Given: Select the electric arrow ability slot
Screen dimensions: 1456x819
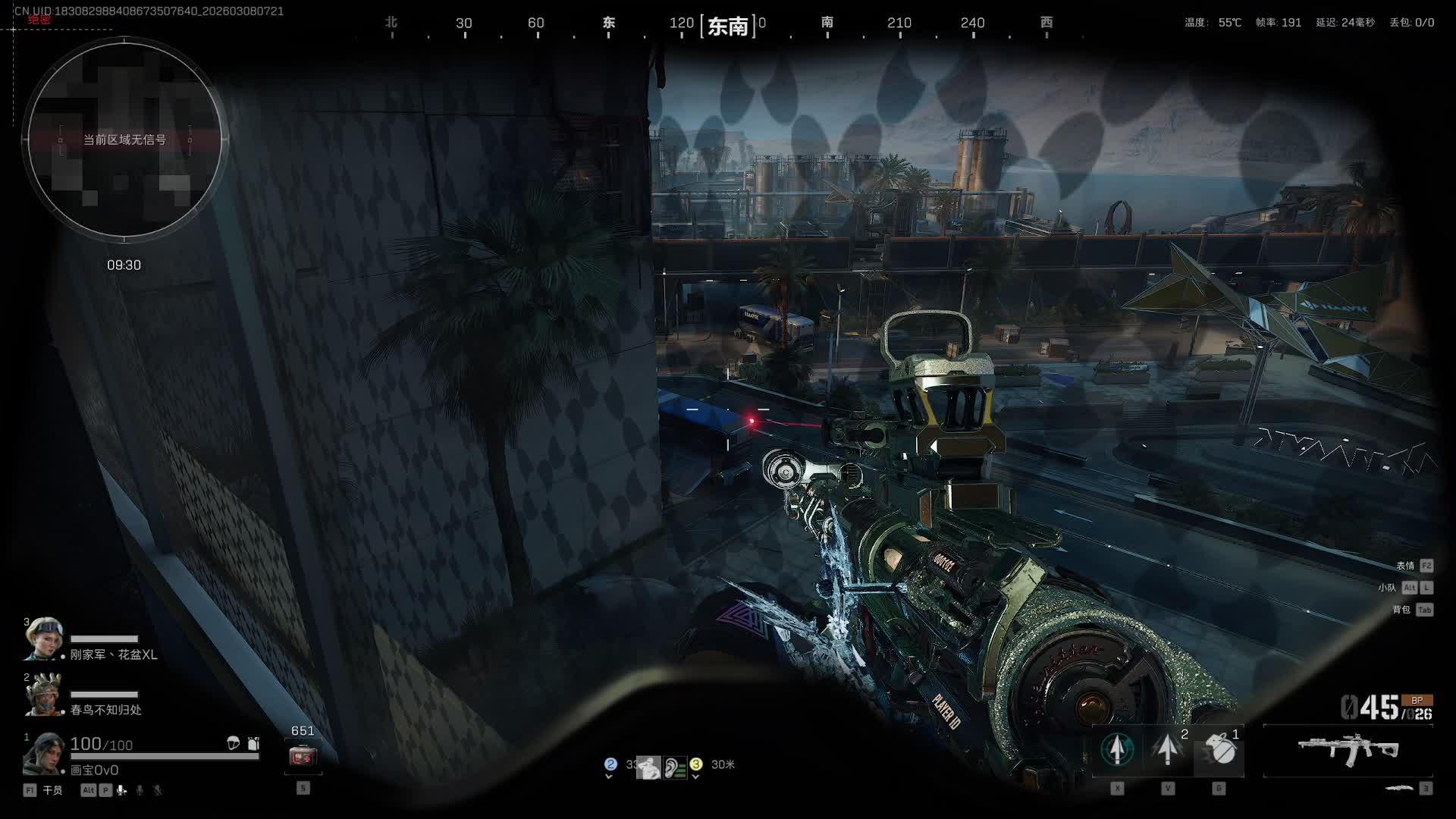Looking at the screenshot, I should point(1168,749).
